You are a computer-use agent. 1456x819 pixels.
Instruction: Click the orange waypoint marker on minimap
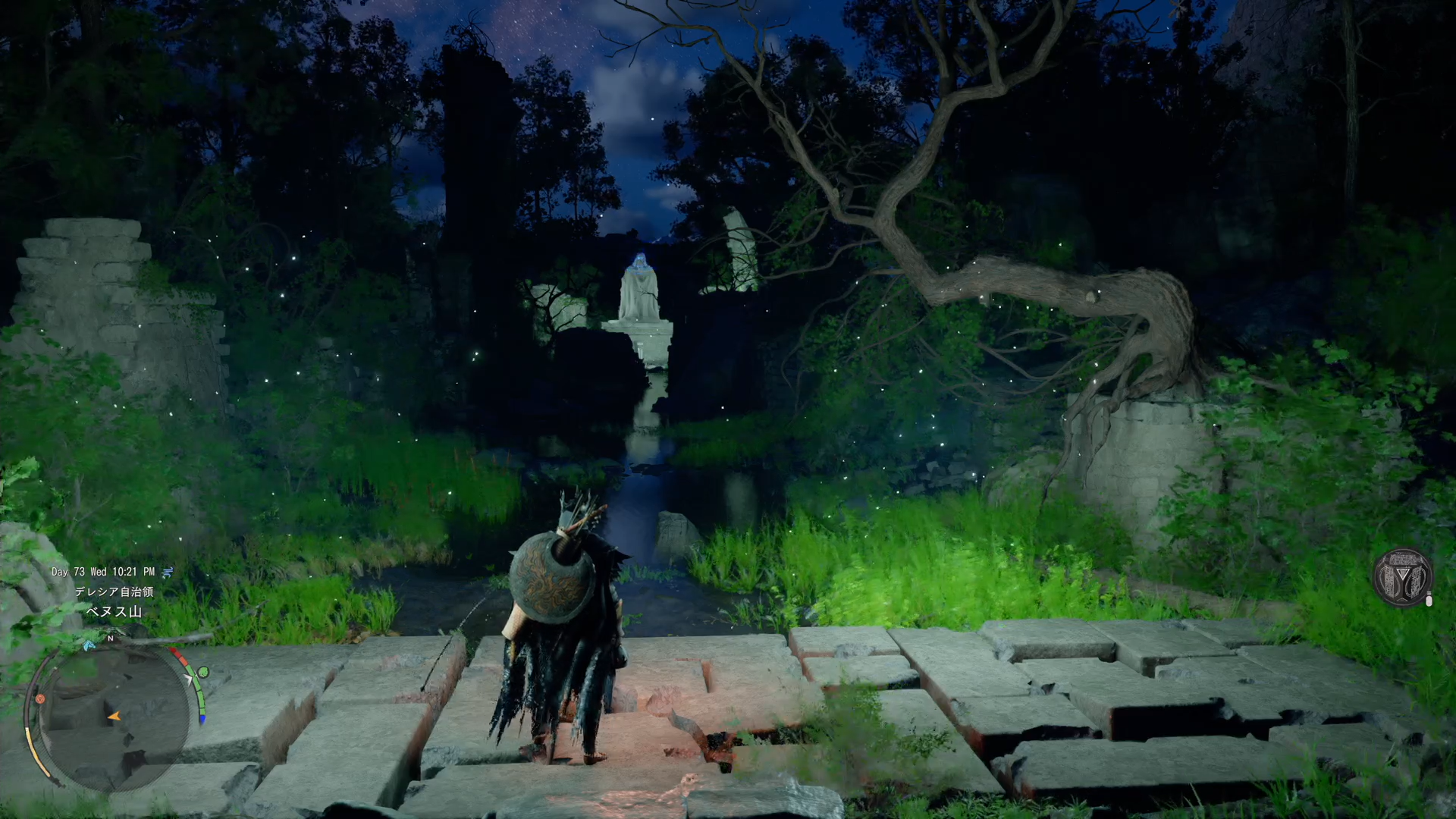coord(40,698)
